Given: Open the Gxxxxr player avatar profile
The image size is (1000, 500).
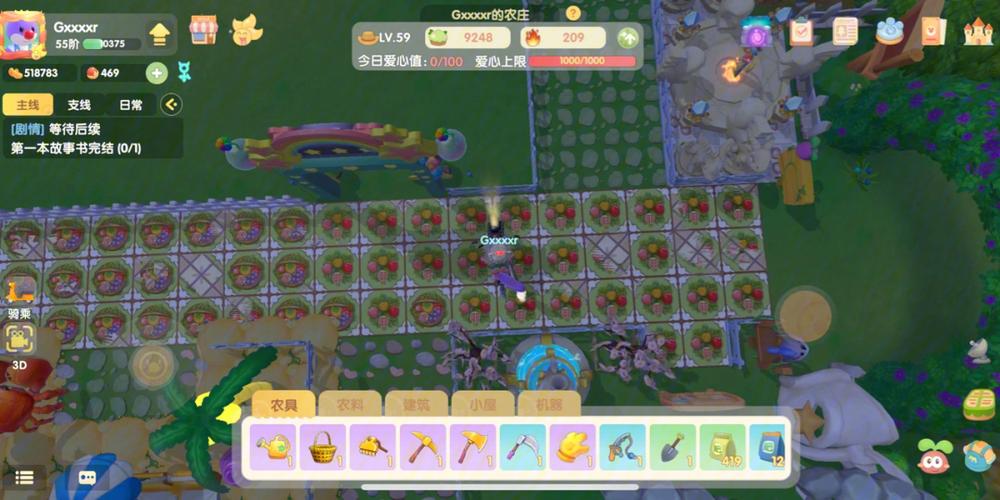Looking at the screenshot, I should coord(24,36).
